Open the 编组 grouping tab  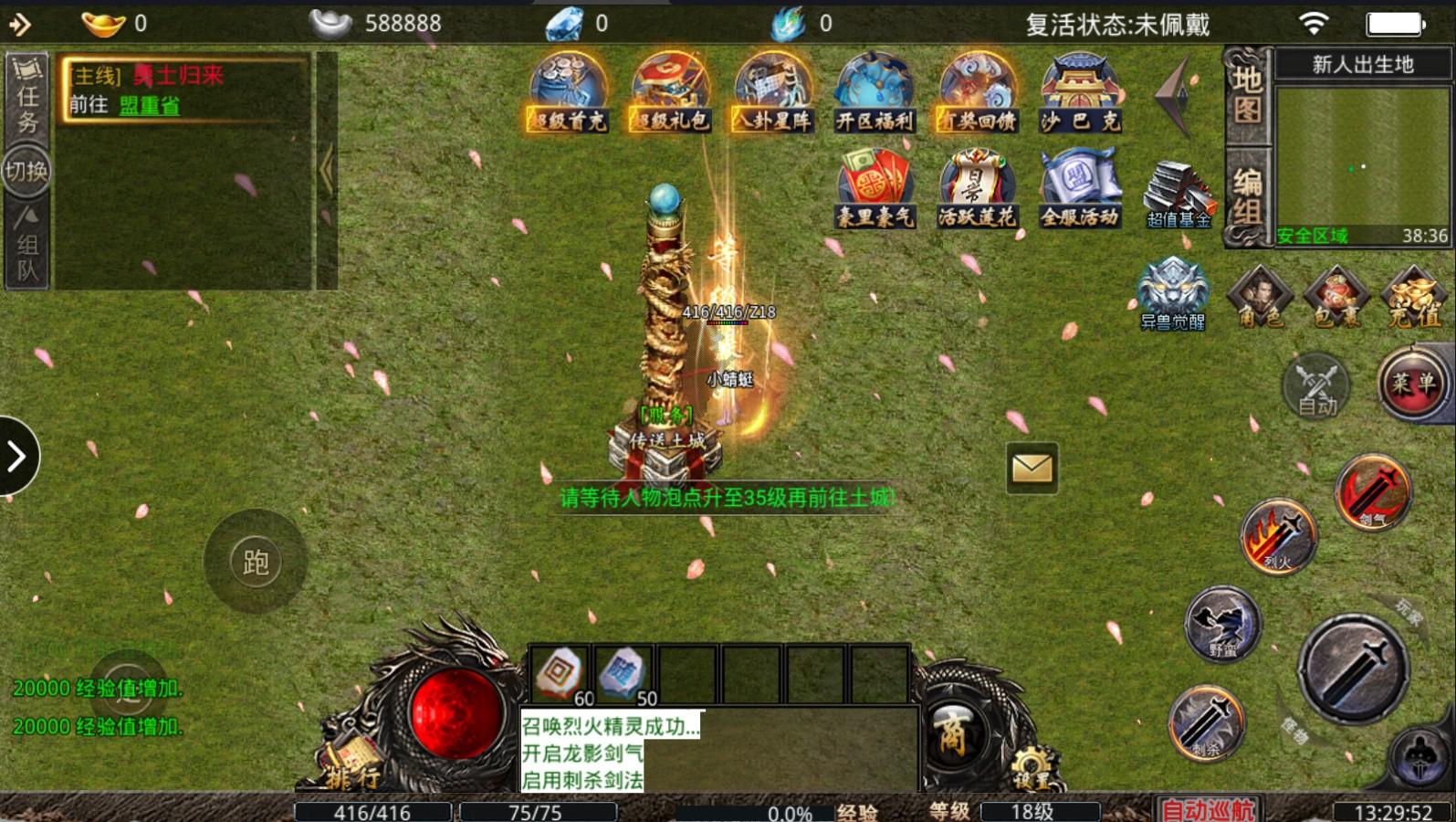pos(1247,196)
